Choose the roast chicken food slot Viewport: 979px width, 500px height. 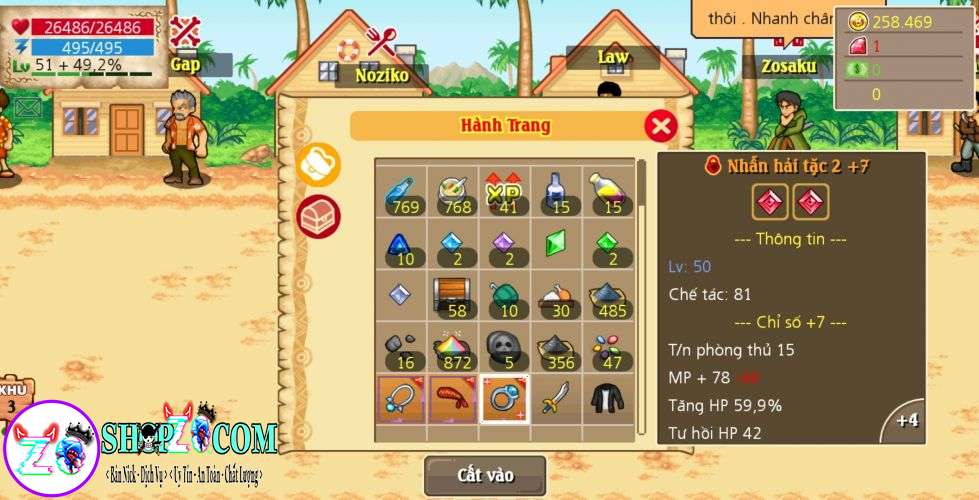(556, 294)
